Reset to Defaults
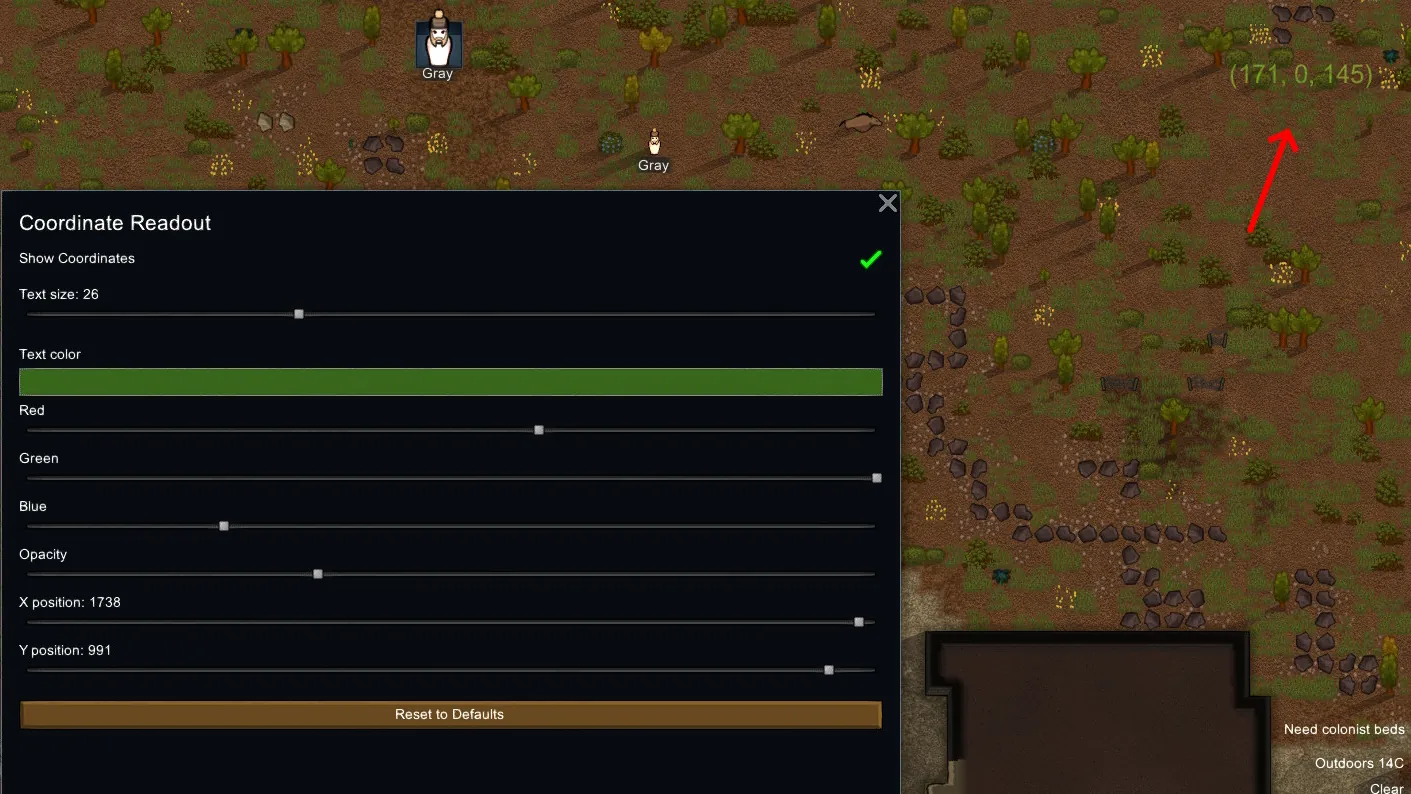This screenshot has width=1411, height=794. click(x=450, y=715)
